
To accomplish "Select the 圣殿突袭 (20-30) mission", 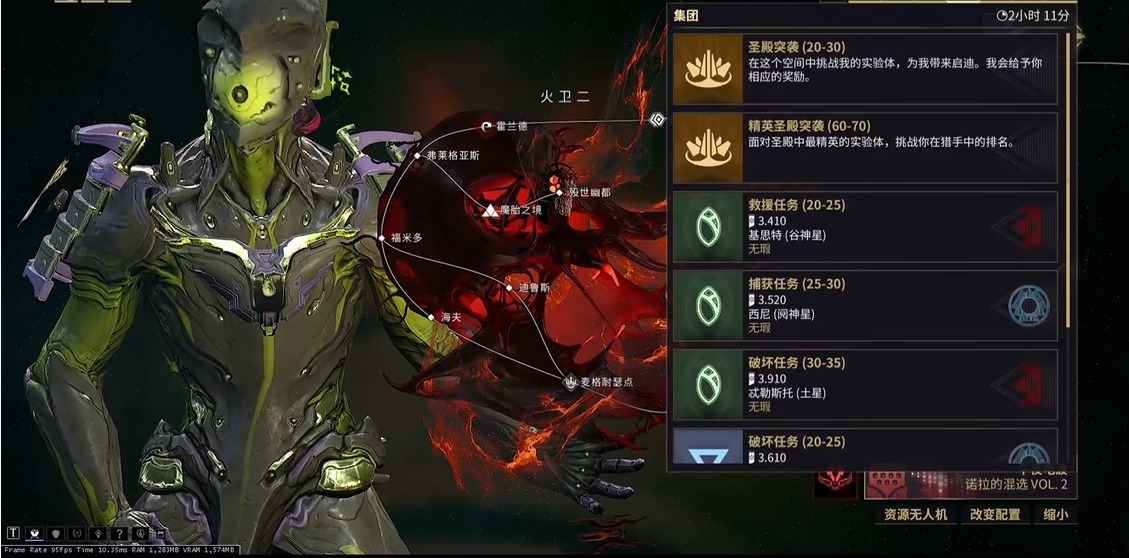I will point(865,69).
